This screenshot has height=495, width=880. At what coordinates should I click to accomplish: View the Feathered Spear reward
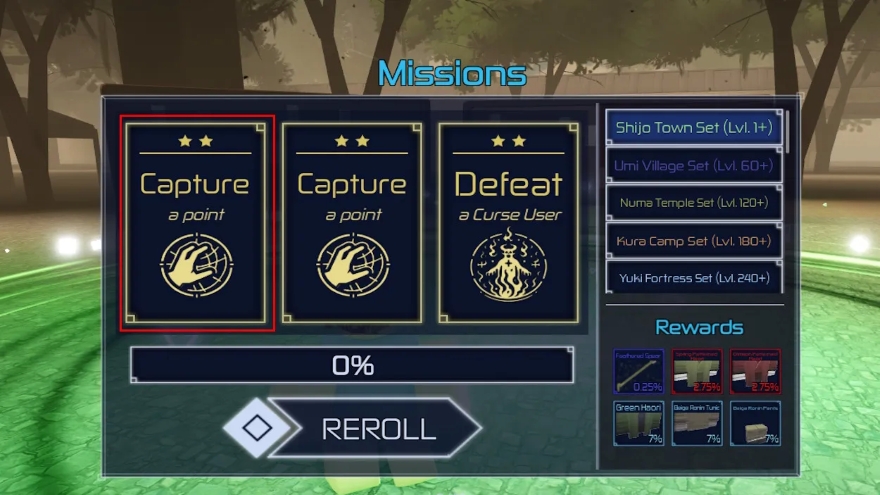pyautogui.click(x=638, y=371)
